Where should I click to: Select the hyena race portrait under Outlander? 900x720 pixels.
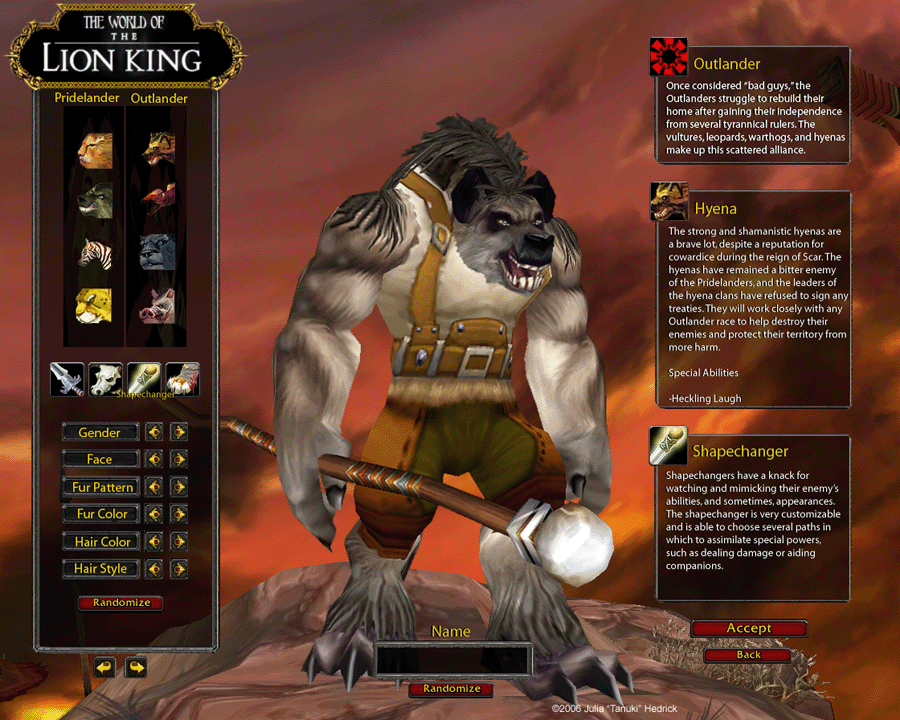click(158, 148)
